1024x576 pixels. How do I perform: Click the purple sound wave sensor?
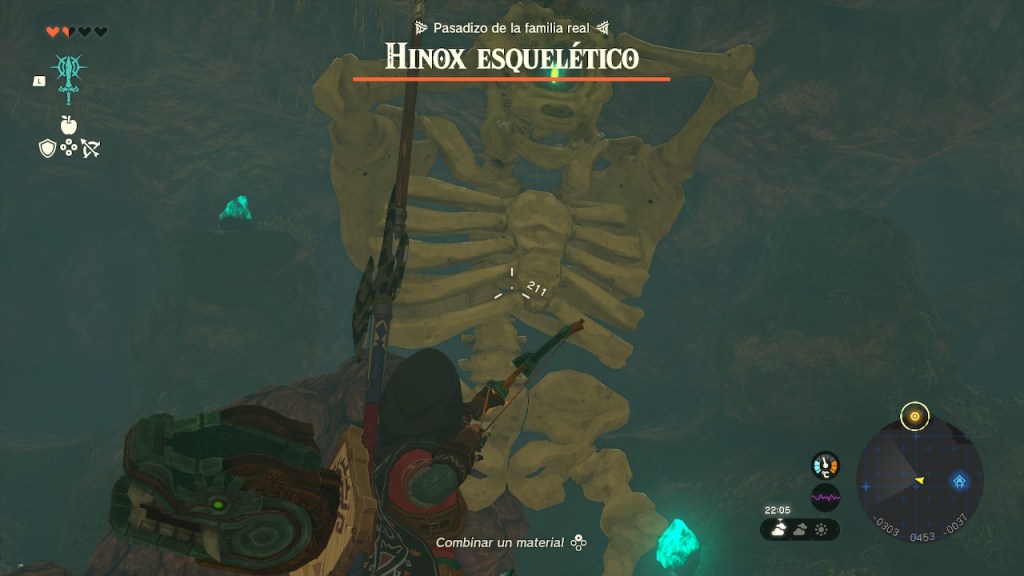coord(825,497)
